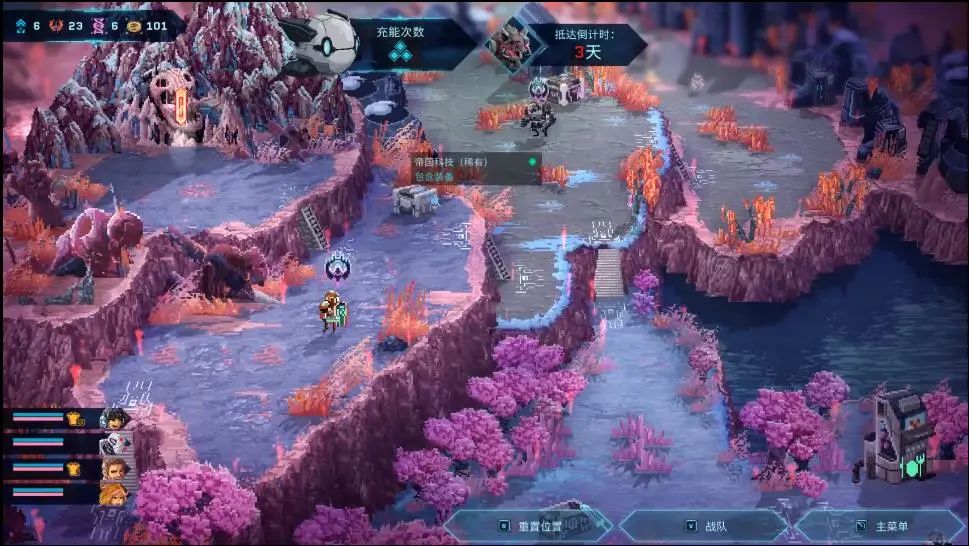969x546 pixels.
Task: Click the 重置位置 reset position button
Action: coord(529,526)
